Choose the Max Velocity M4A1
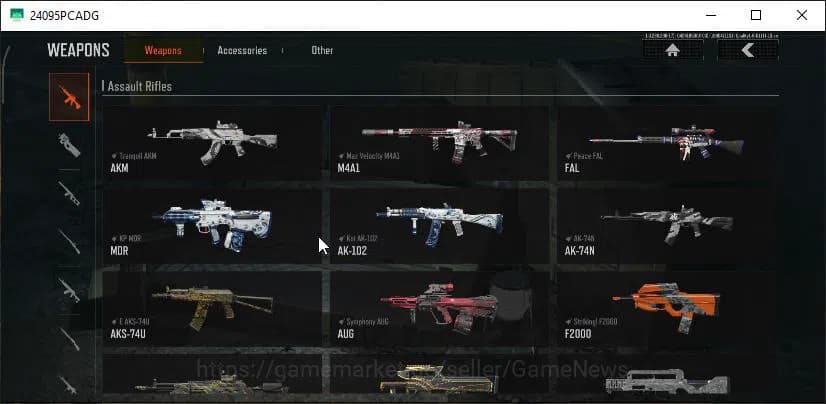The image size is (826, 404). (x=439, y=145)
